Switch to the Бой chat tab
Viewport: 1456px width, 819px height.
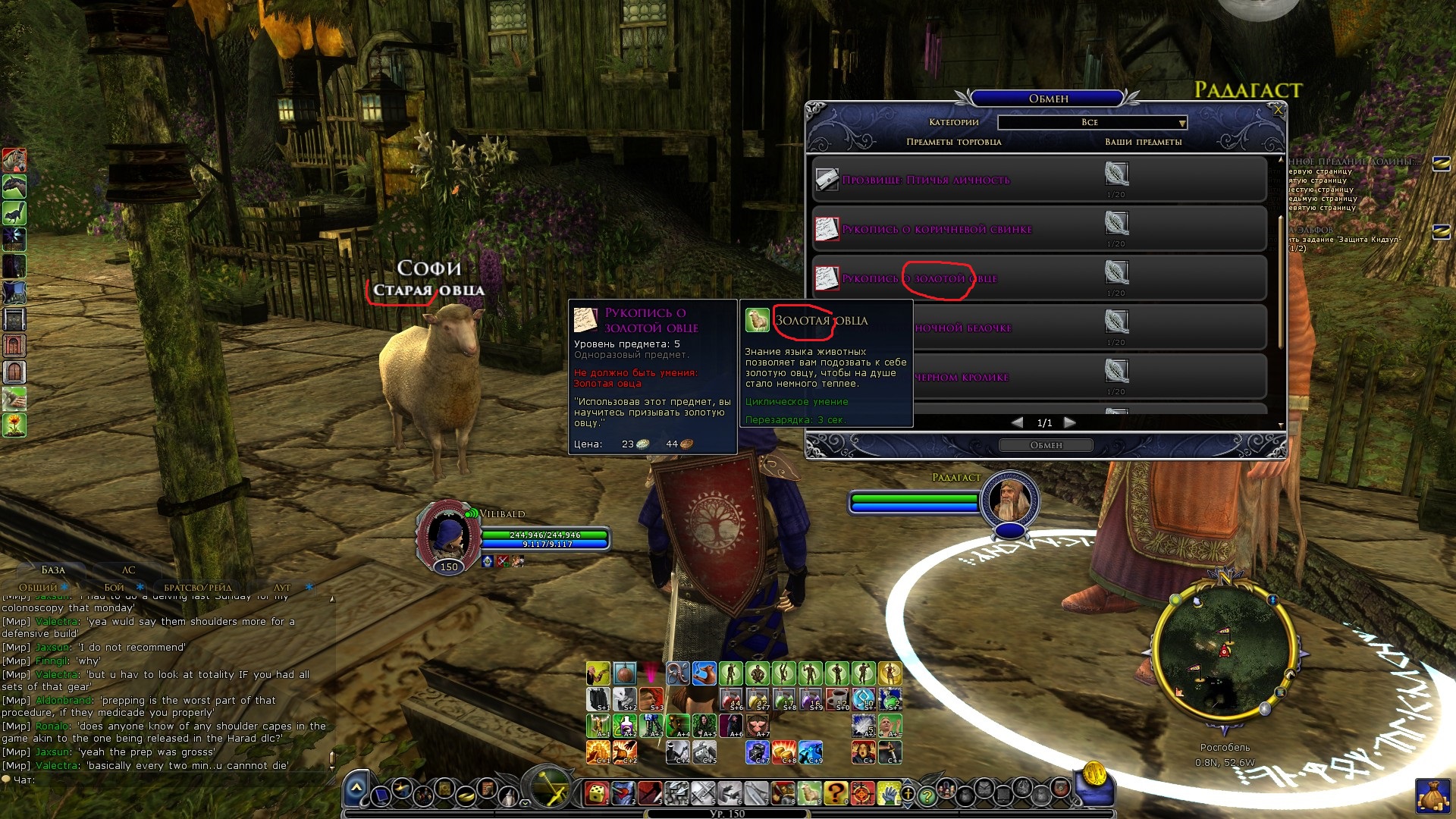point(115,587)
